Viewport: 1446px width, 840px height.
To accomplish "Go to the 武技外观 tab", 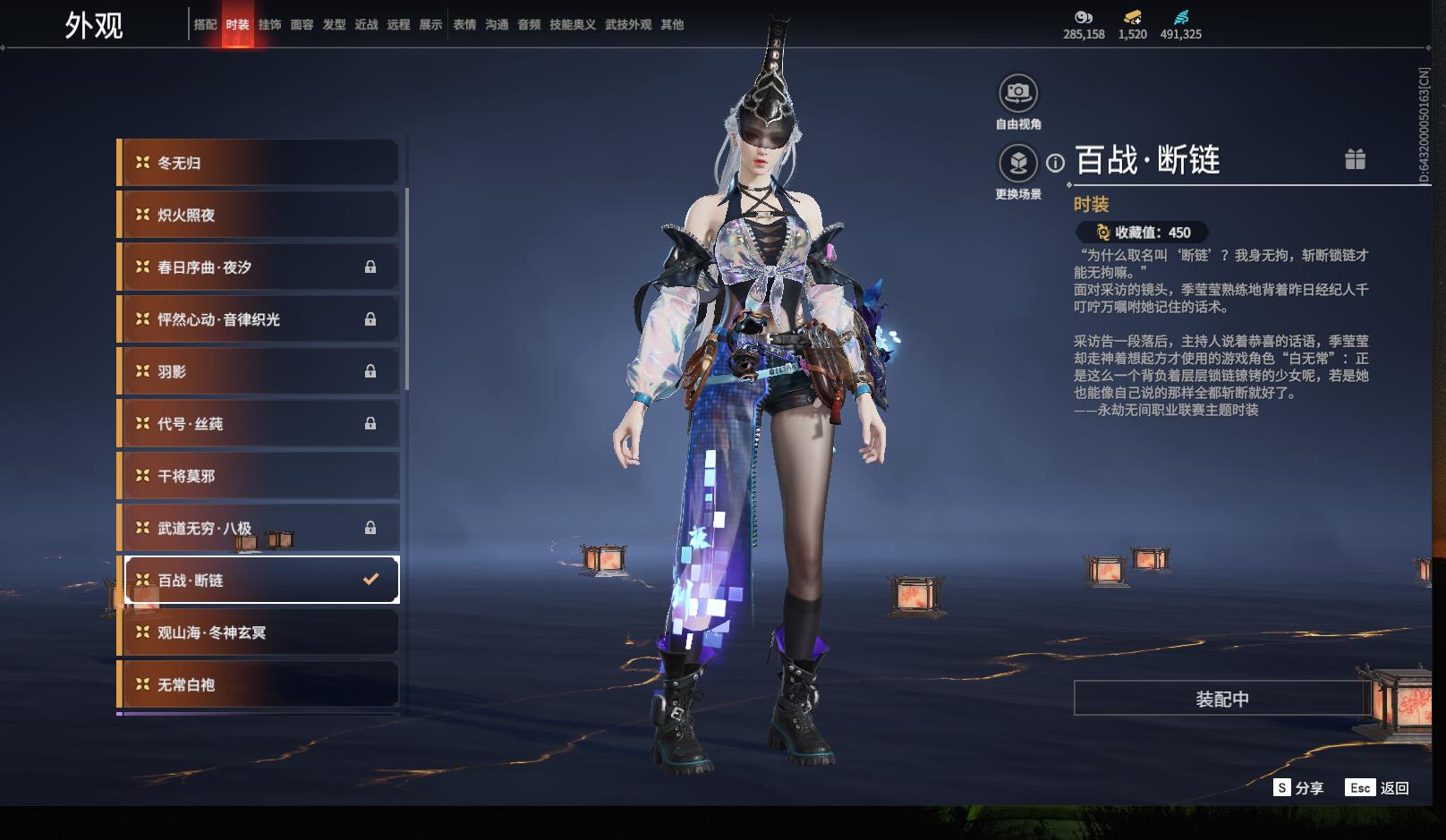I will (628, 24).
